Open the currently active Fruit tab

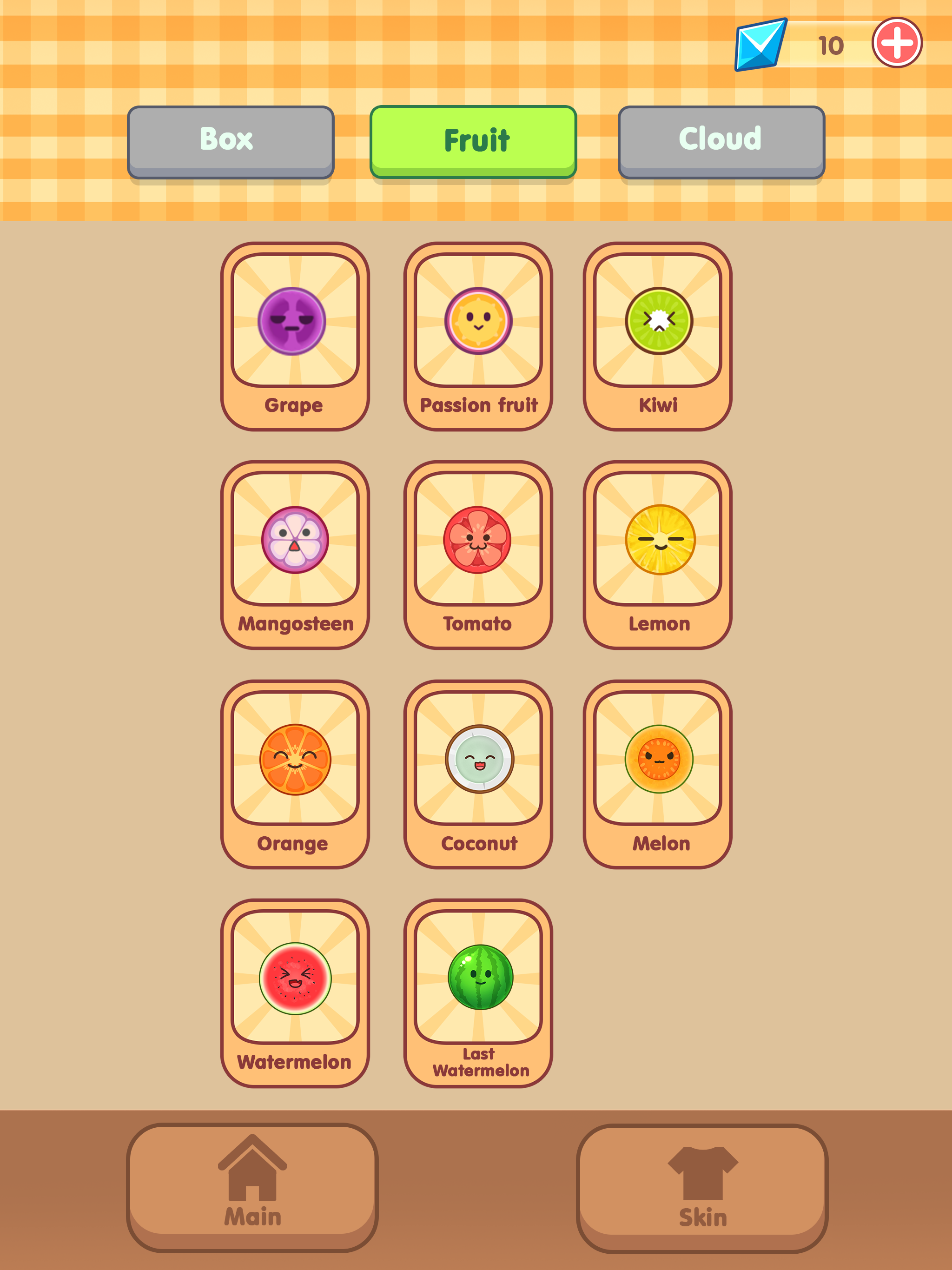tap(474, 139)
